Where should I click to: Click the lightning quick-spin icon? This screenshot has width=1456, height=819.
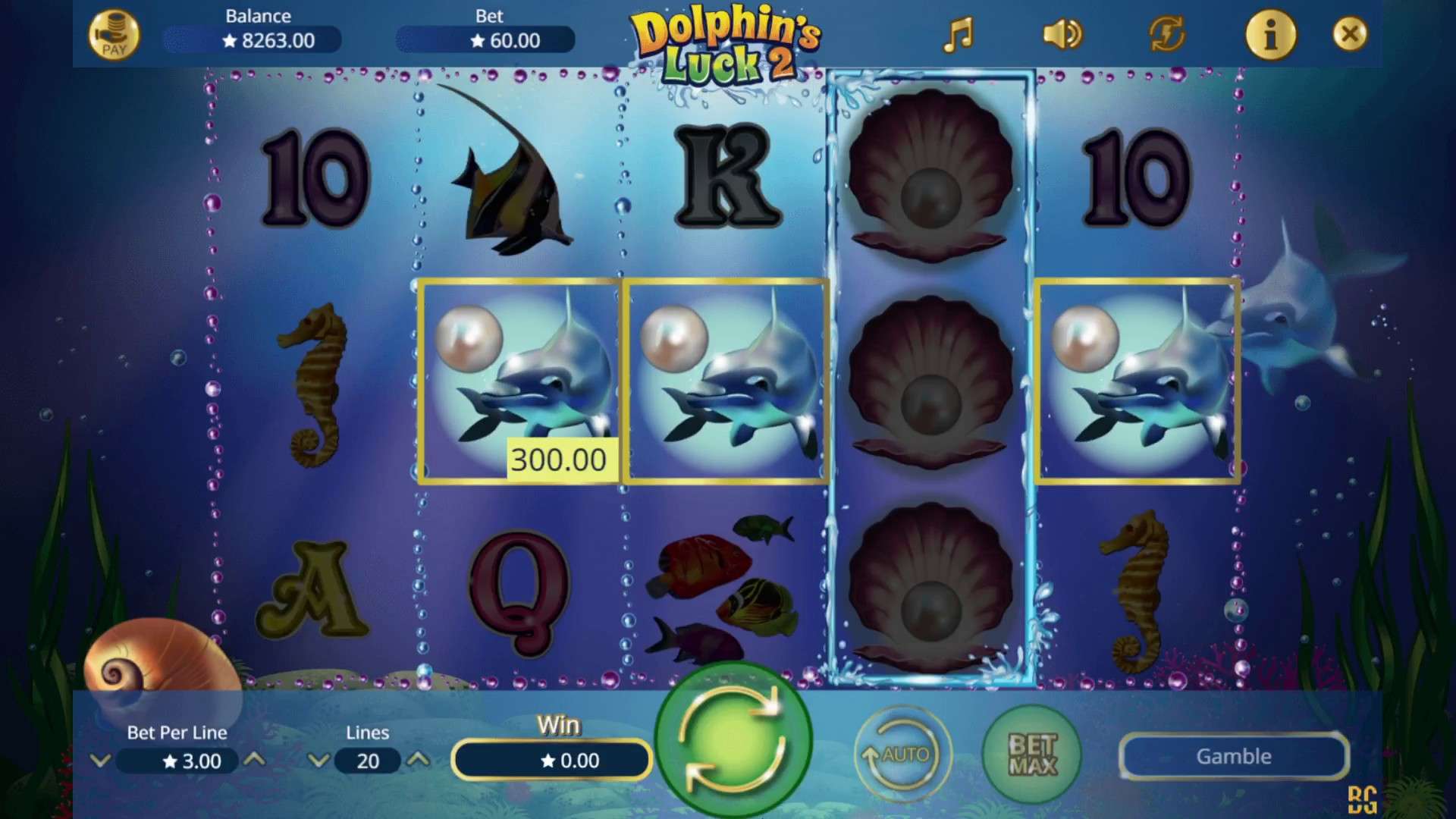point(1166,35)
